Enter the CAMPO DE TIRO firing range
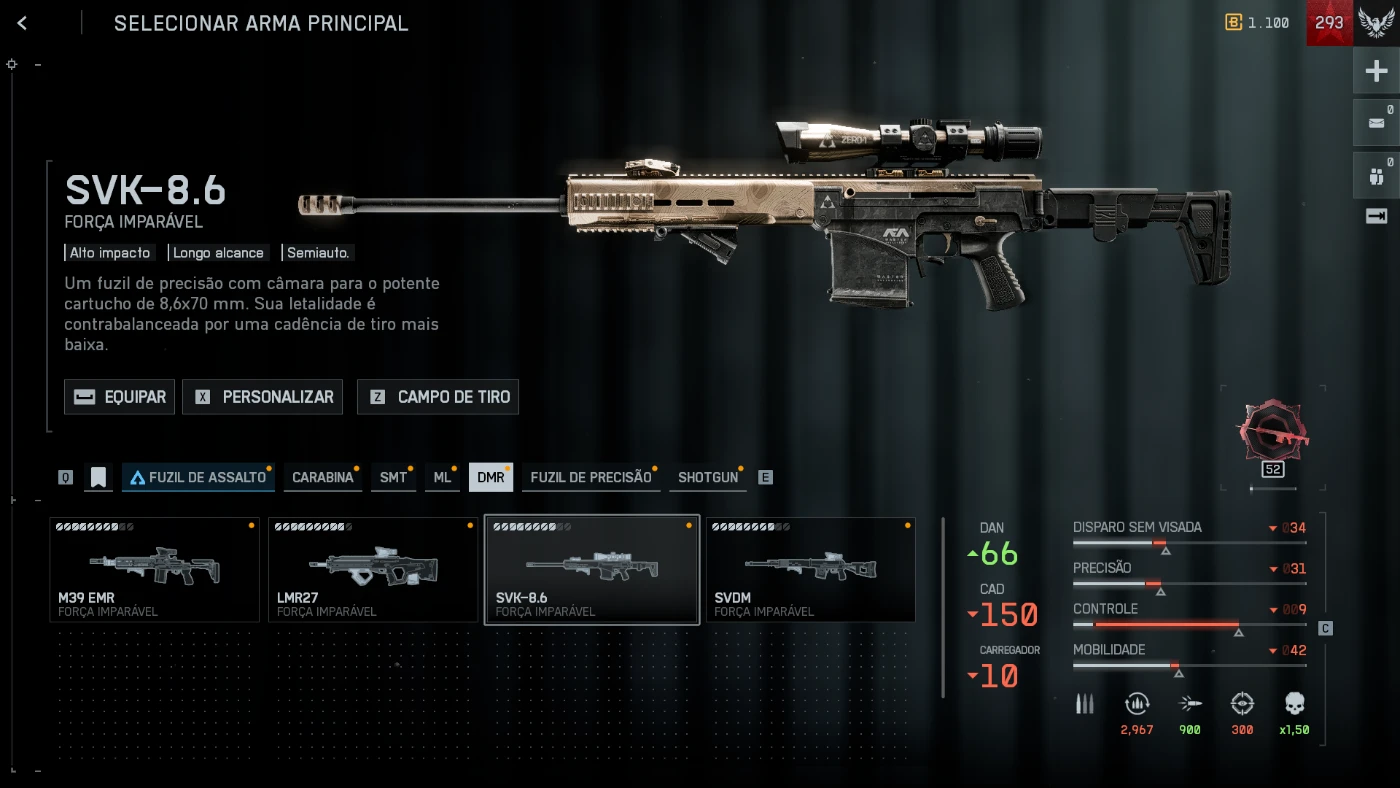This screenshot has width=1400, height=788. (438, 397)
